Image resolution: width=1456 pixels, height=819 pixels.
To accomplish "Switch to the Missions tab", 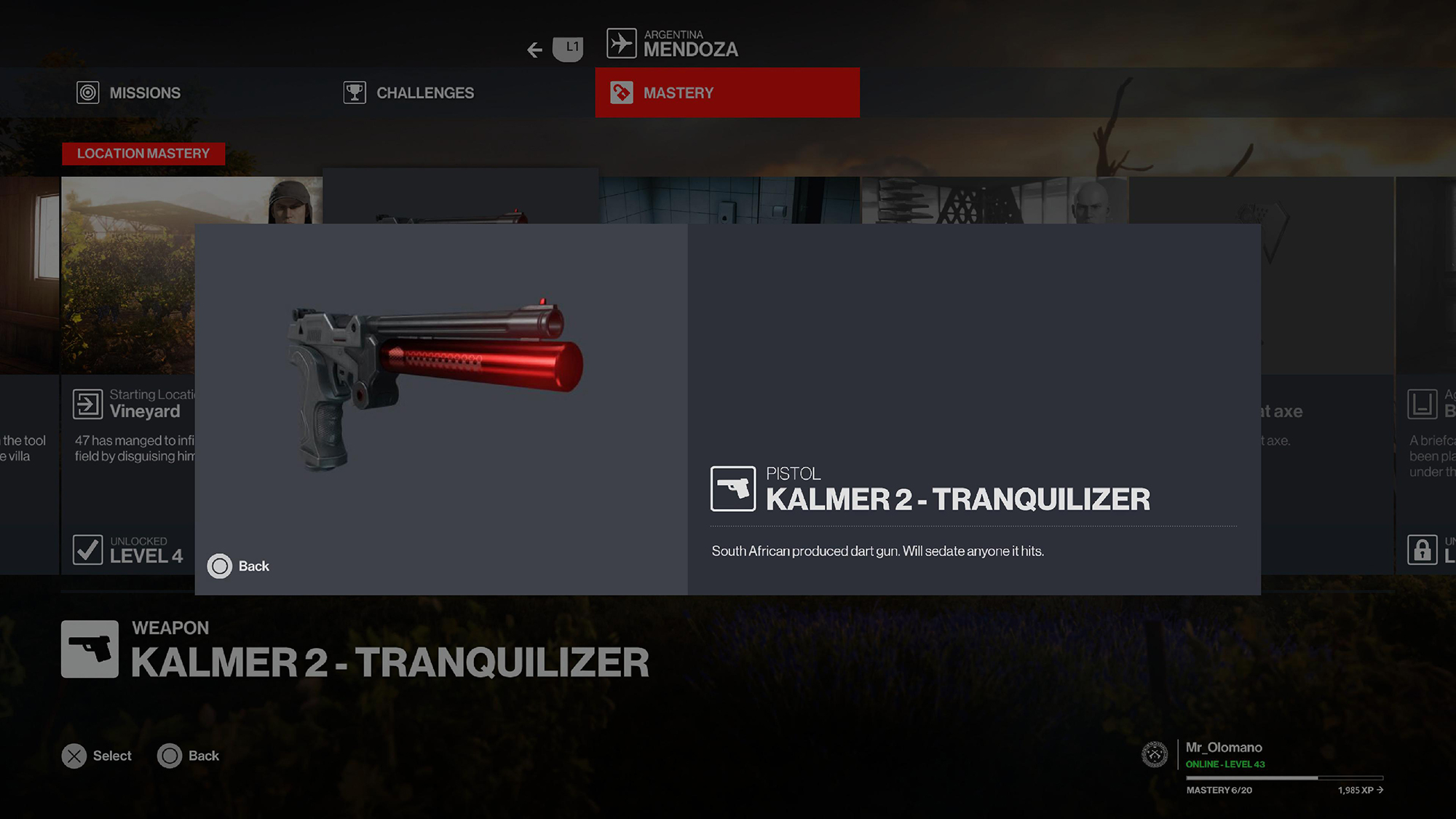I will pos(143,92).
